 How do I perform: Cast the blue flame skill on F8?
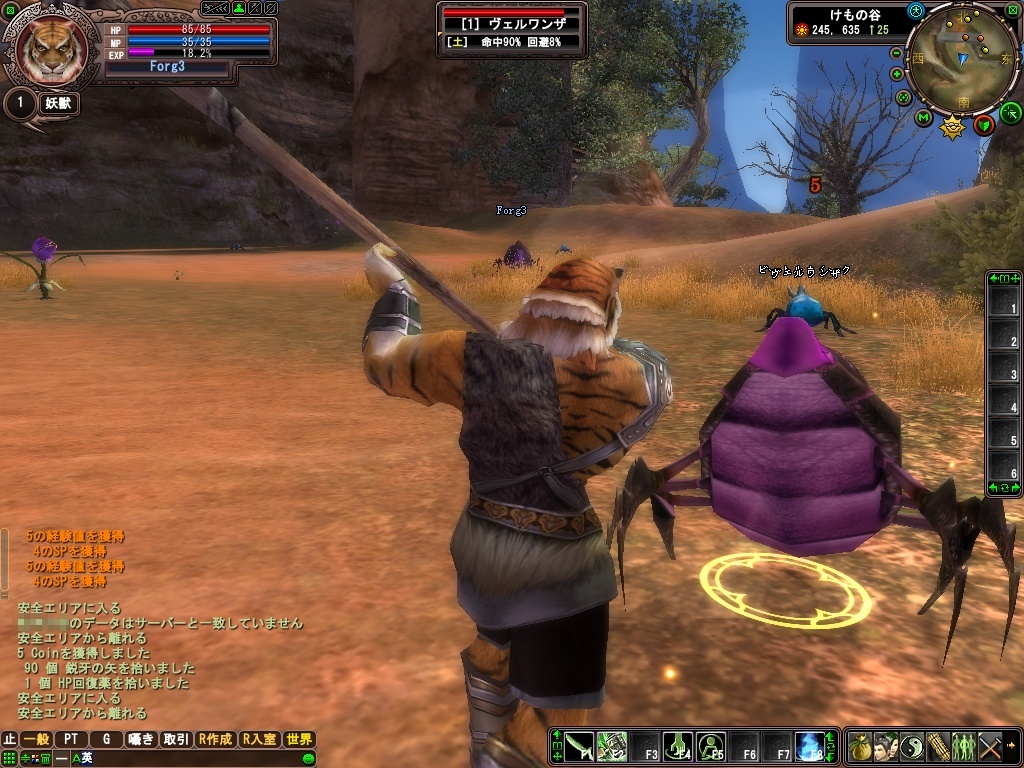[809, 746]
